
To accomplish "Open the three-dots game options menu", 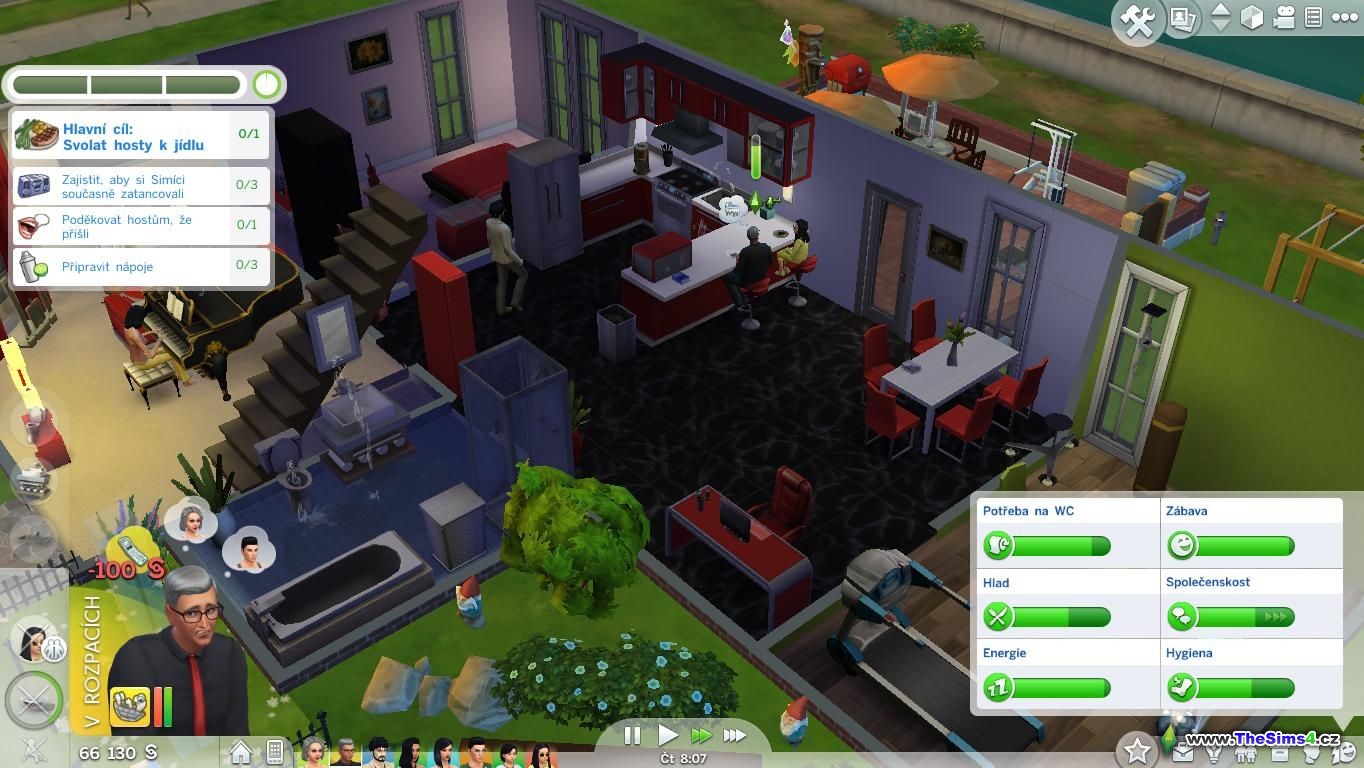I will (1344, 17).
